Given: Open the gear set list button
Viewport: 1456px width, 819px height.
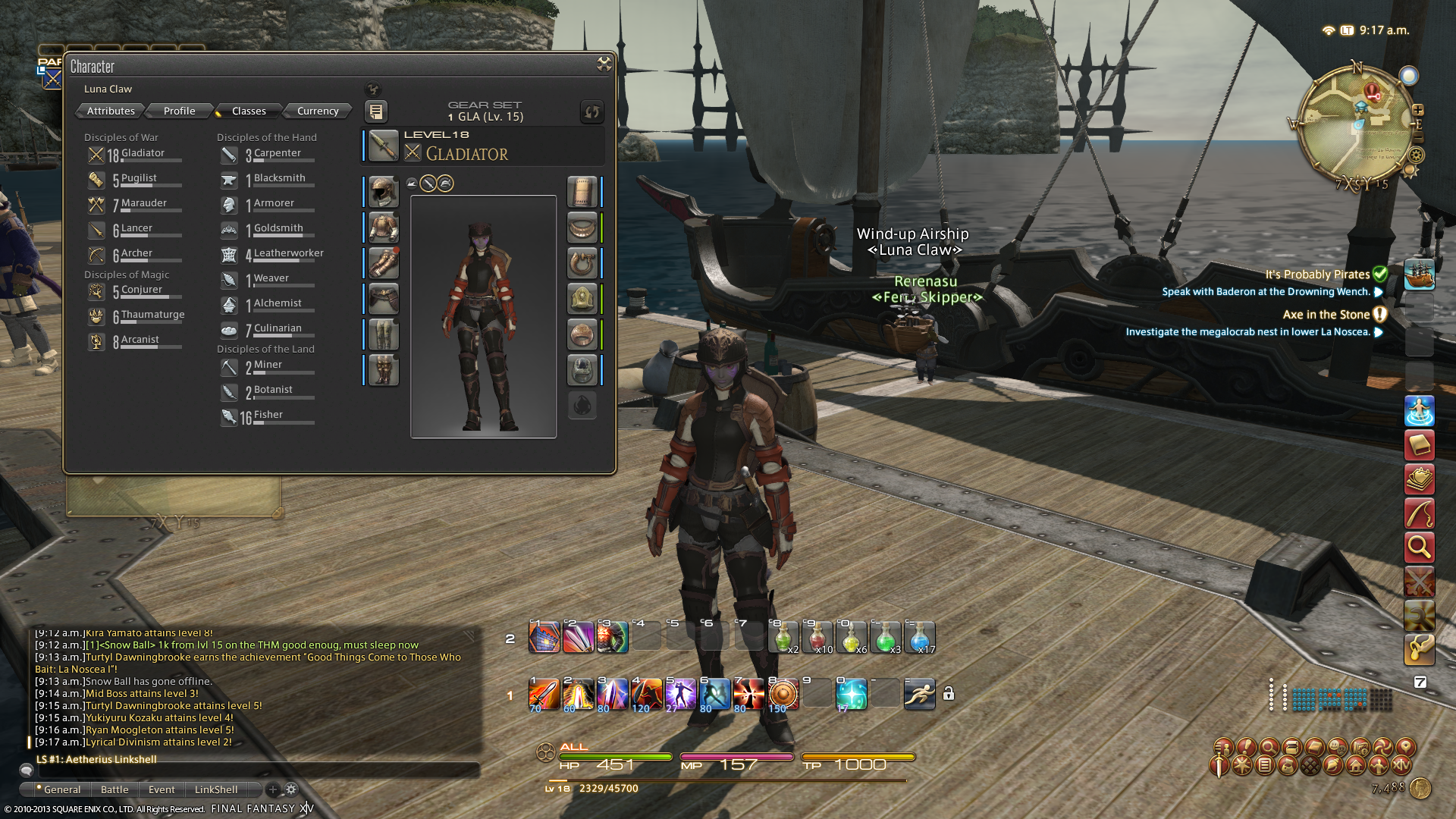Looking at the screenshot, I should 375,111.
